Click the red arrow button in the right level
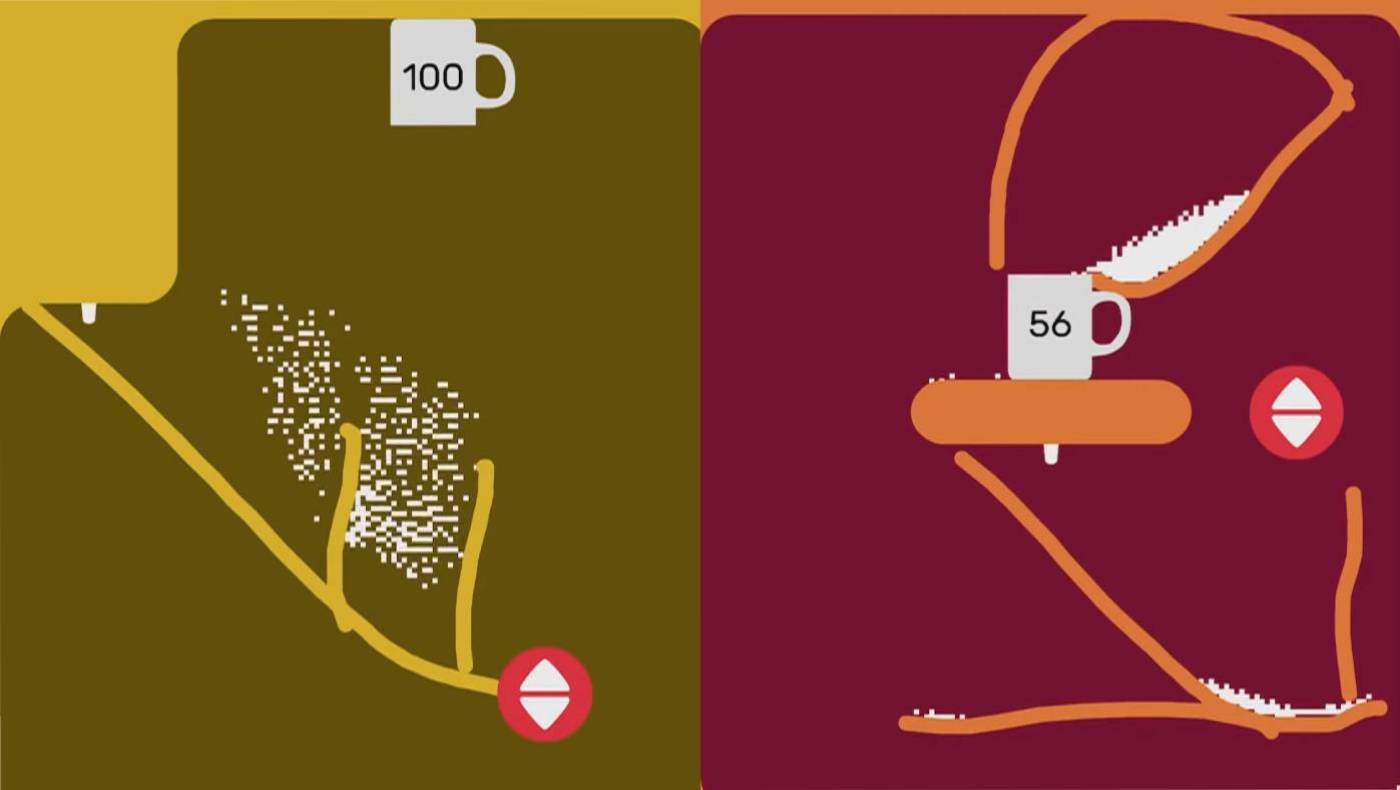1400x790 pixels. point(1297,413)
